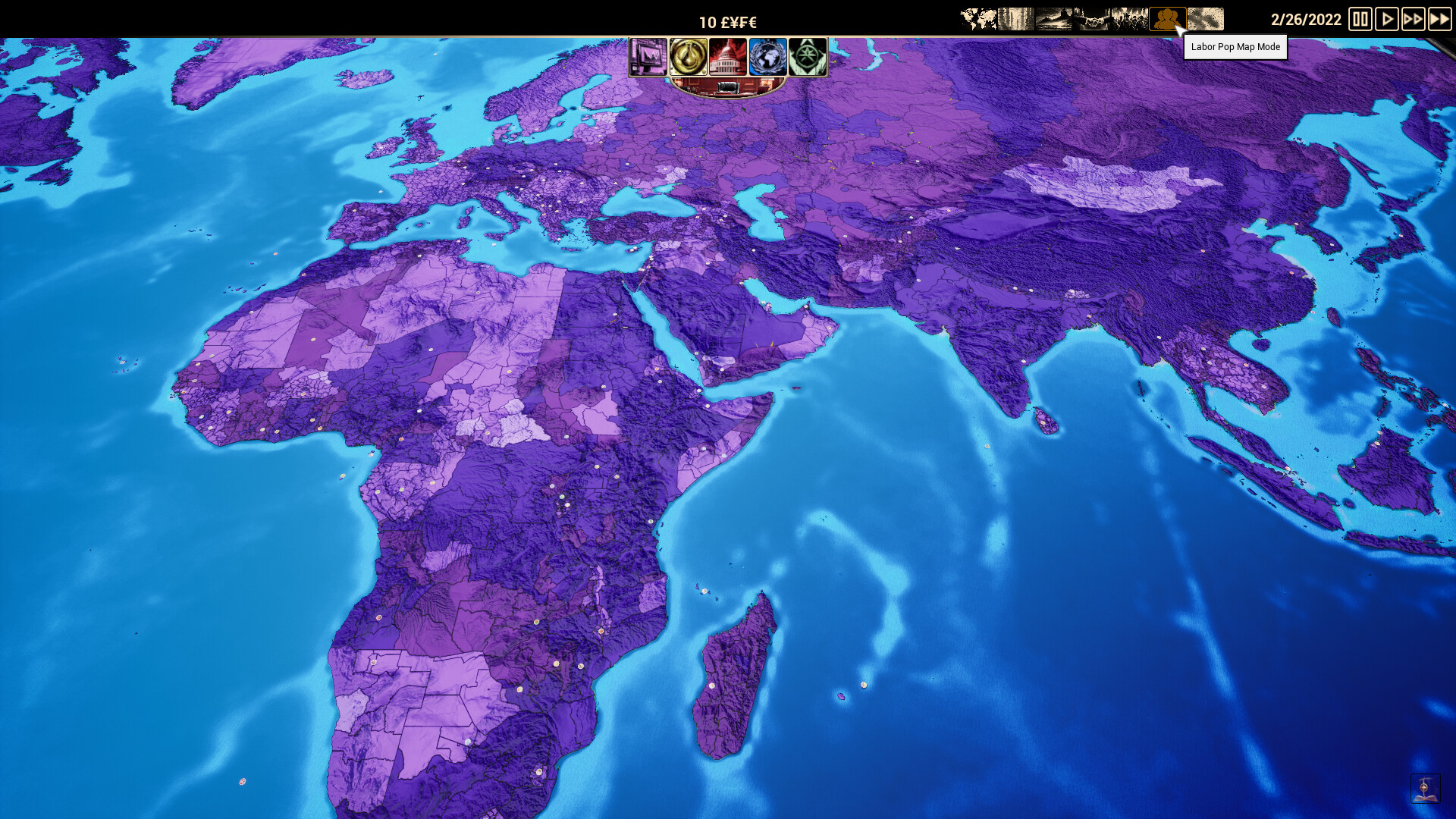Open the United Nations world panel

click(766, 56)
